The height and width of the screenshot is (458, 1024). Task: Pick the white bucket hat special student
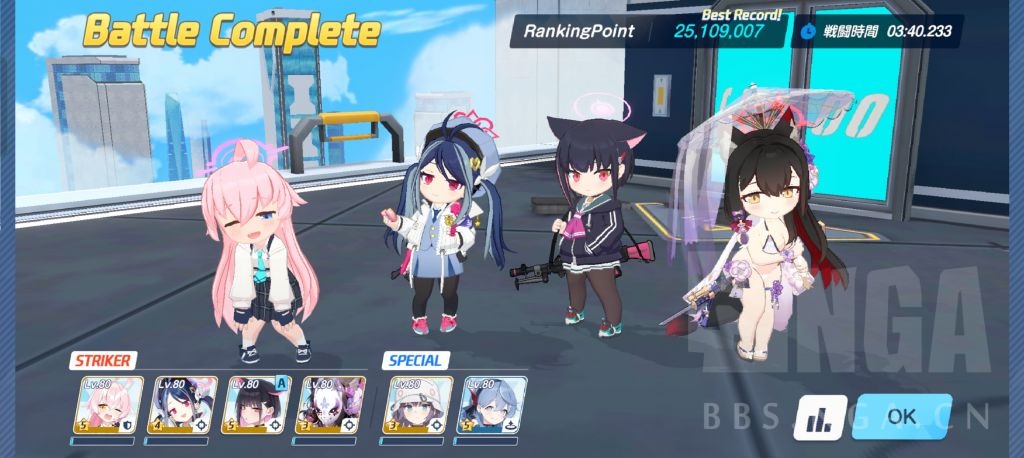pyautogui.click(x=419, y=405)
